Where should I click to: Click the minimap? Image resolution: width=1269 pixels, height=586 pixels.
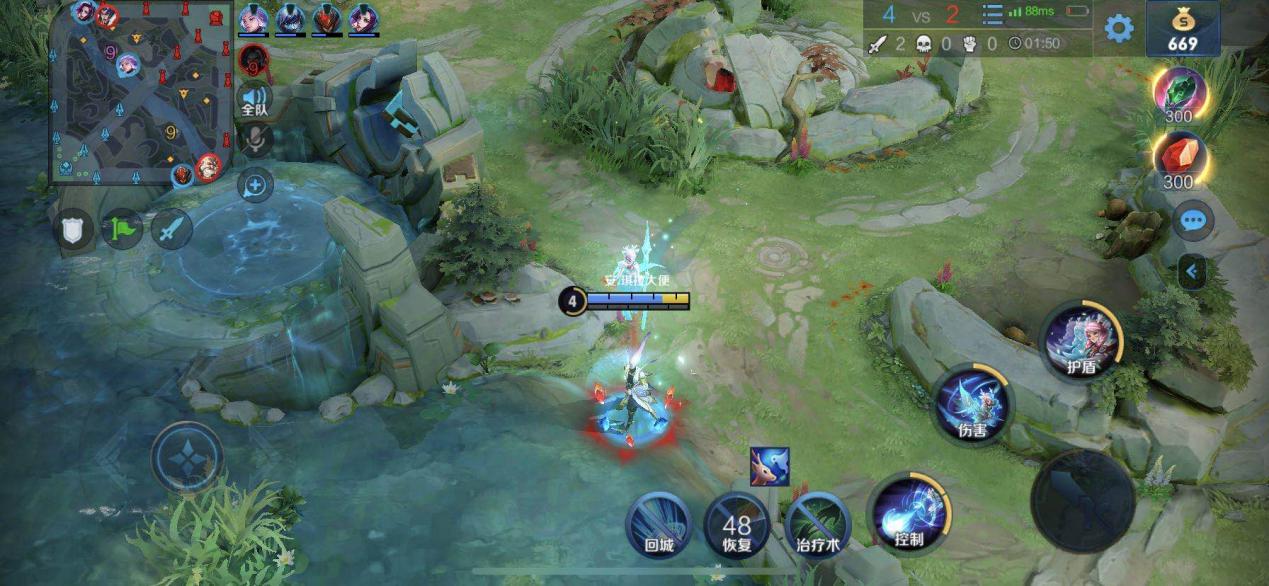(140, 92)
